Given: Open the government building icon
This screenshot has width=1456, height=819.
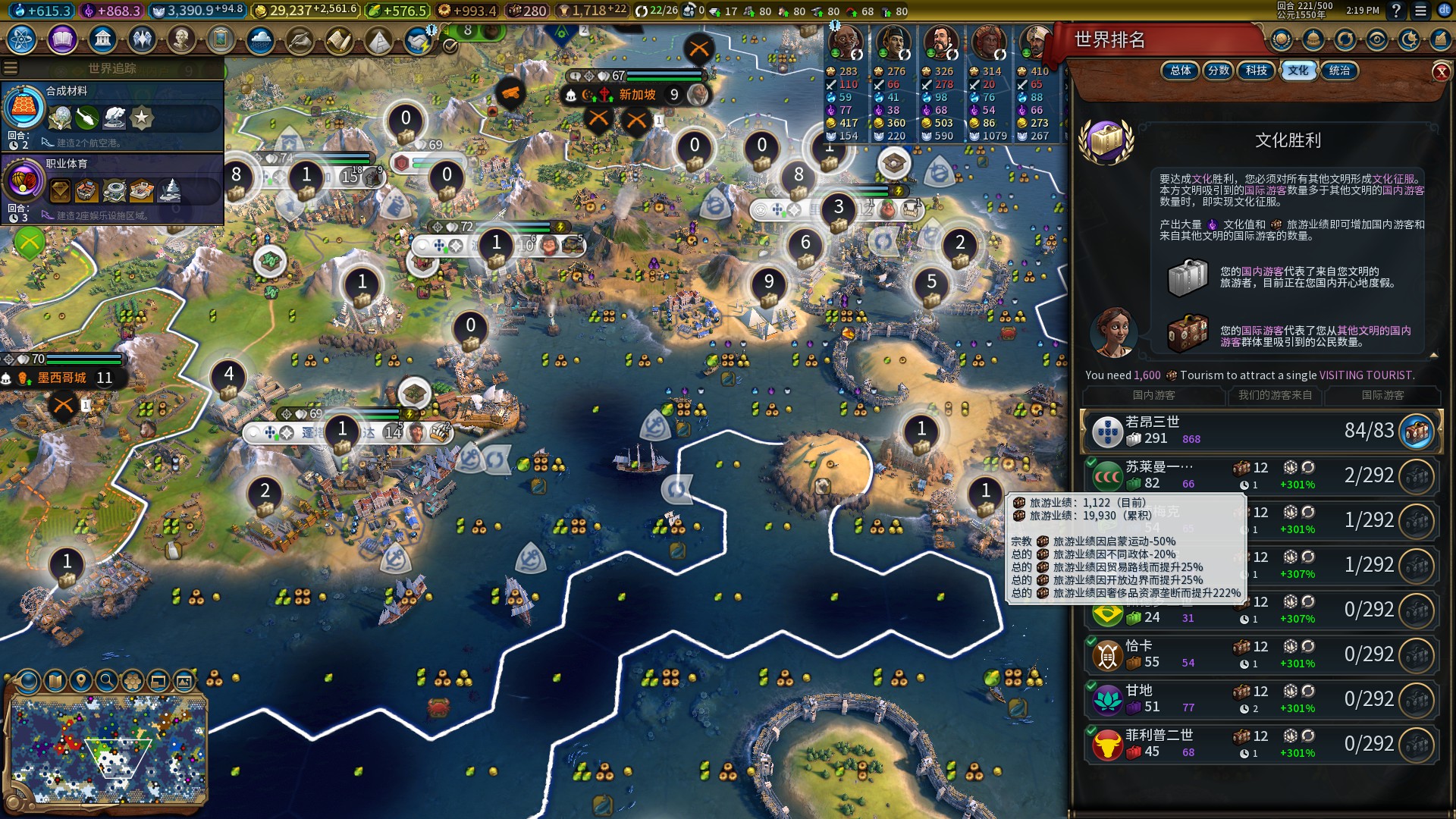Looking at the screenshot, I should [x=102, y=39].
